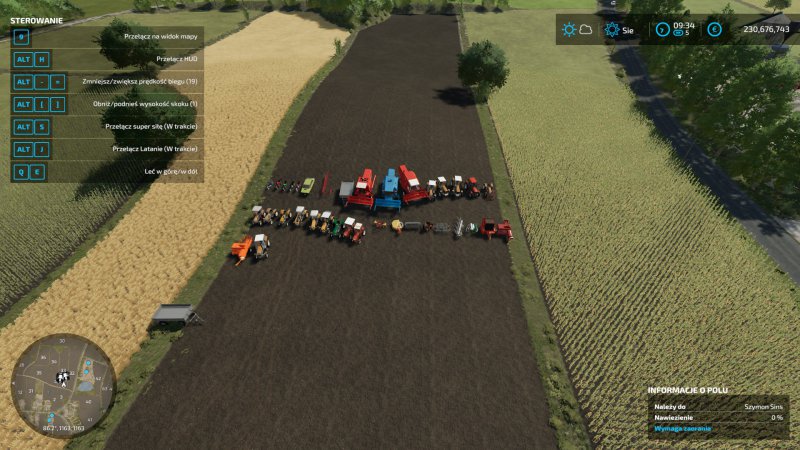The height and width of the screenshot is (450, 800).
Task: Click the euro money icon
Action: point(714,29)
